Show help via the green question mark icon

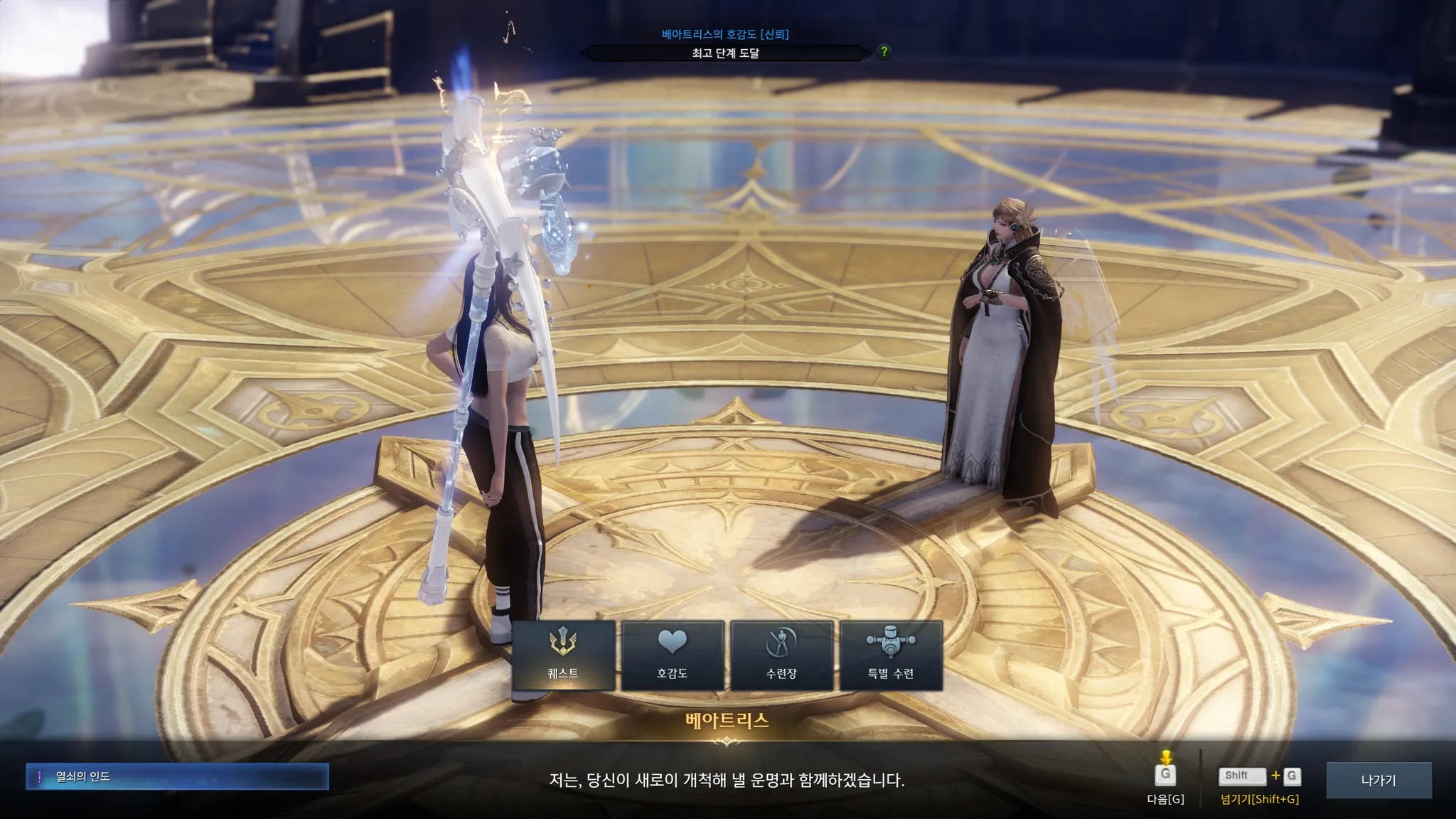(x=884, y=52)
